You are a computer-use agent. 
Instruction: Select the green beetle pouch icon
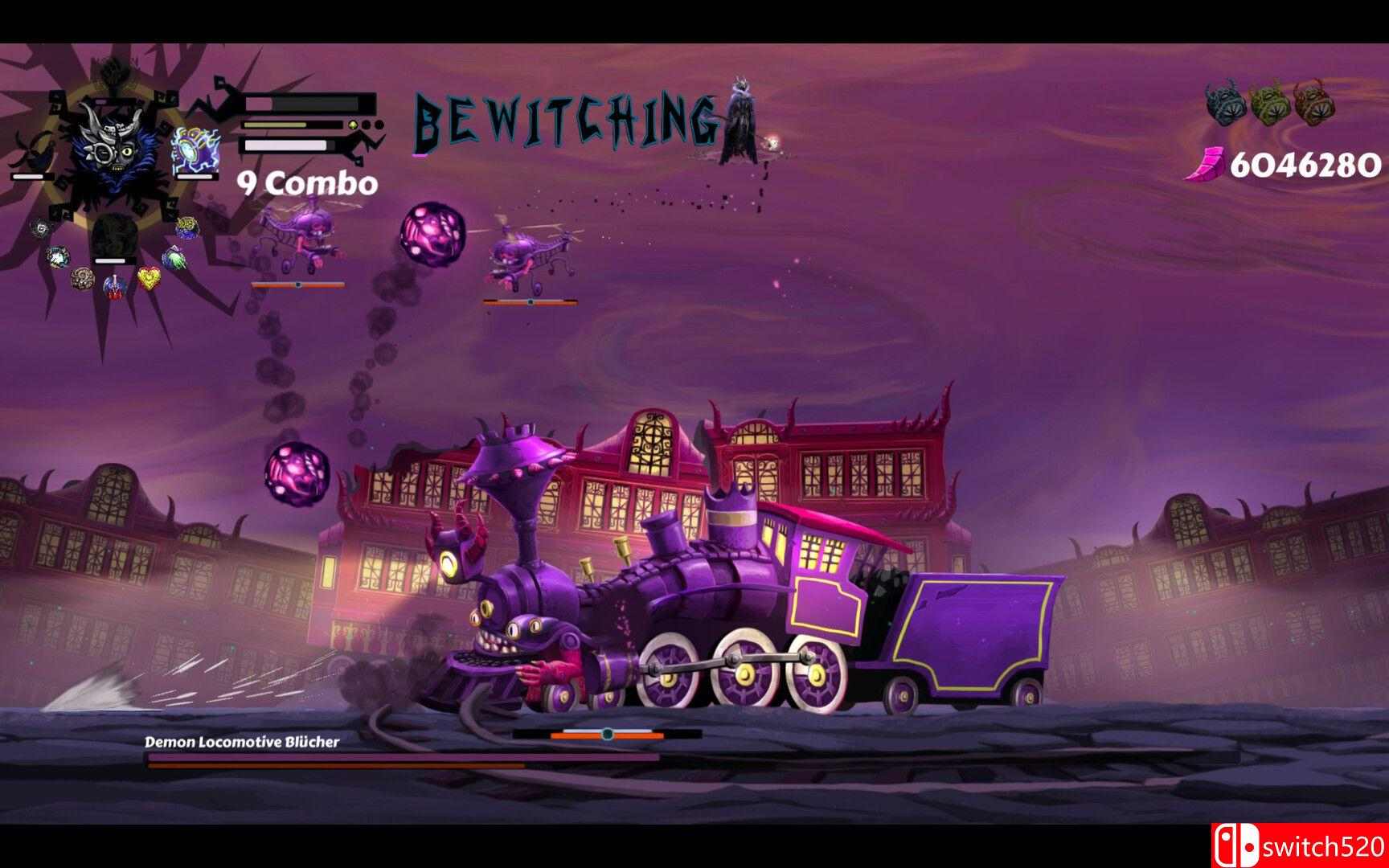tap(1272, 104)
